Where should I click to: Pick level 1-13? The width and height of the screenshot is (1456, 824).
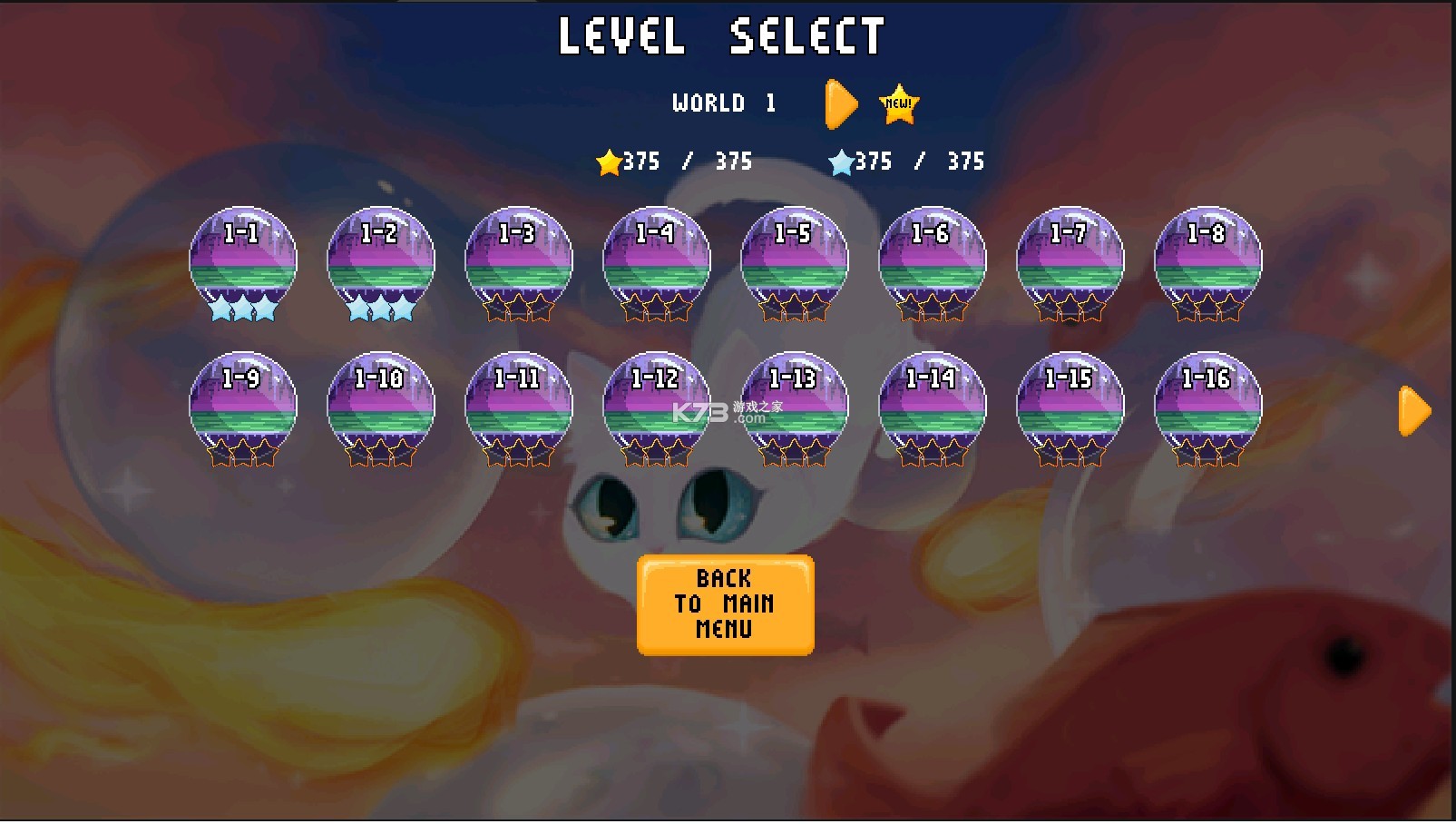pos(795,406)
